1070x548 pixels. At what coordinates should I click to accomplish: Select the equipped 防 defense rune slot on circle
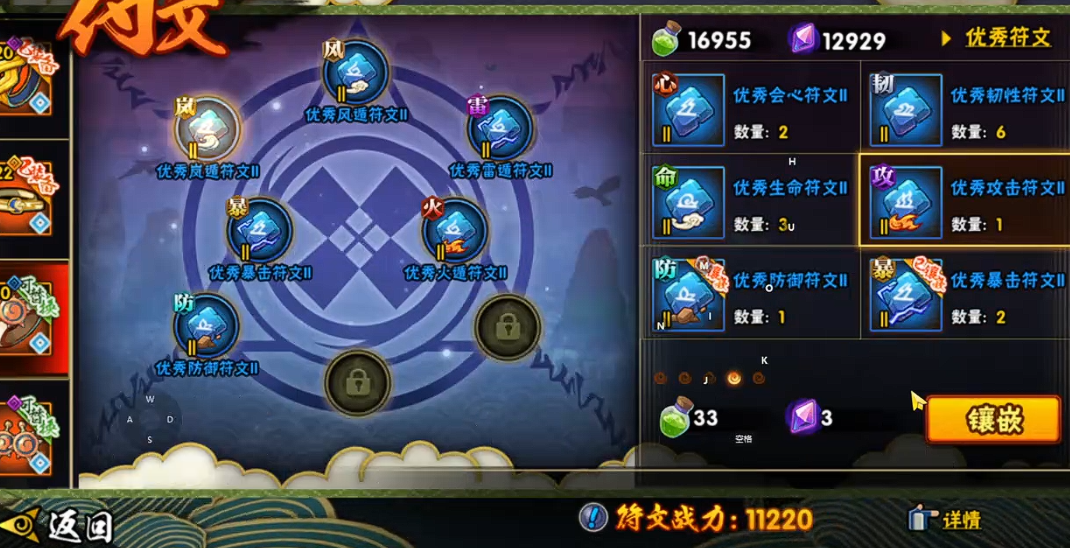tap(207, 325)
